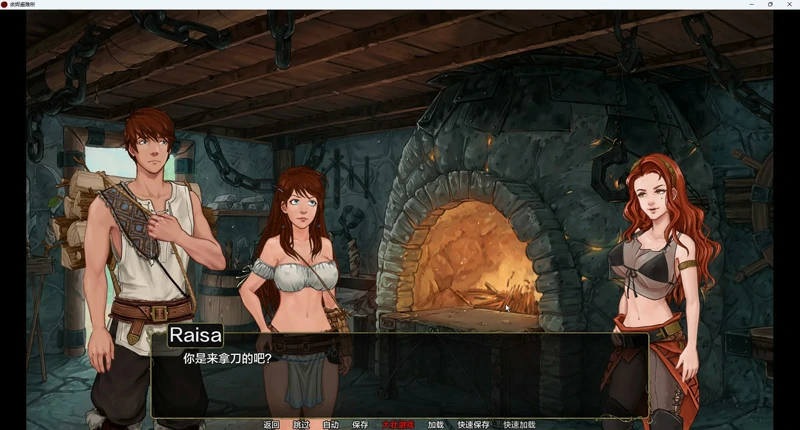Click the 返回 (back) button
The image size is (800, 430).
coord(271,425)
